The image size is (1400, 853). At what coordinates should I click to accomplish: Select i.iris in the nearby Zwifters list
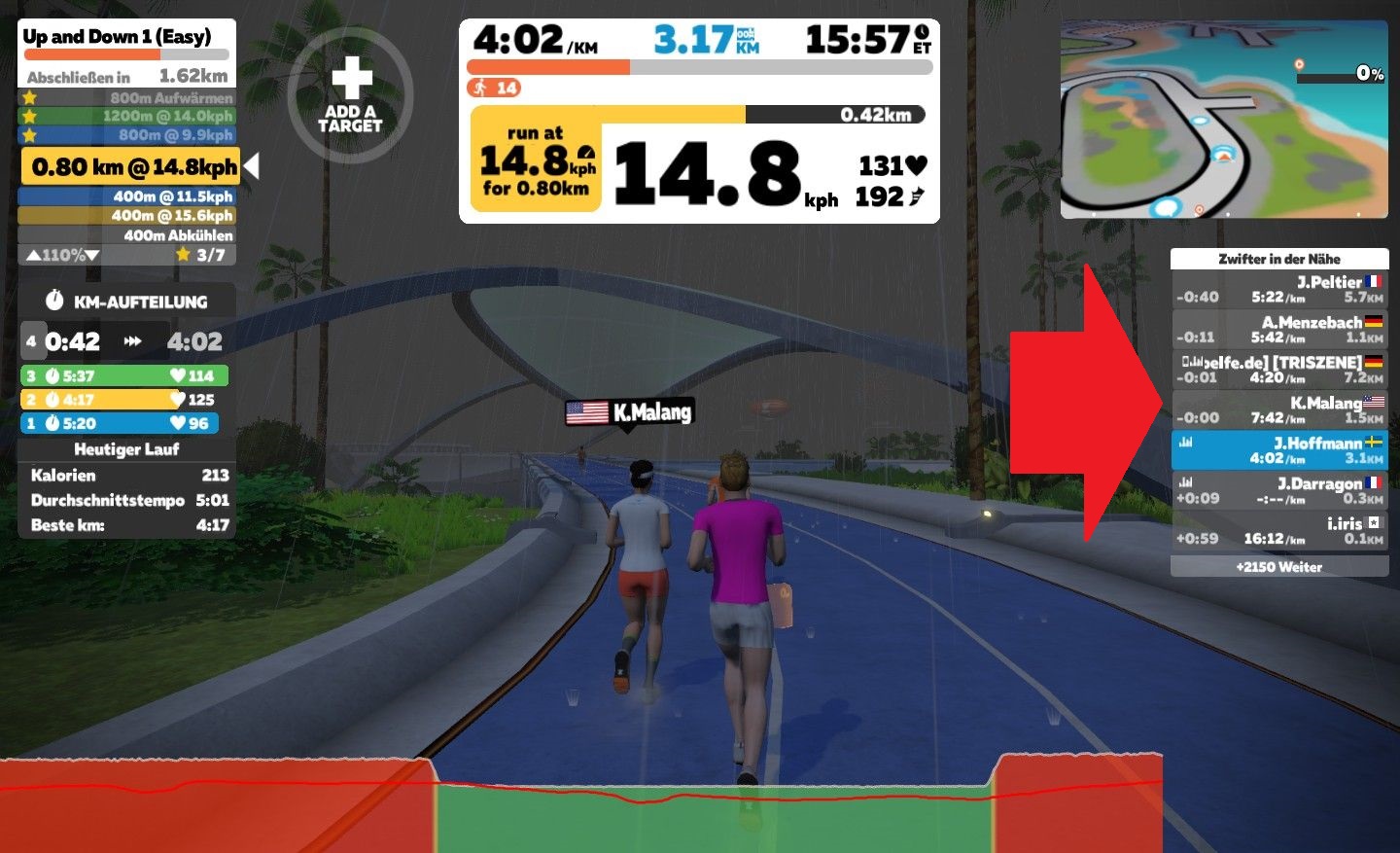tap(1279, 530)
